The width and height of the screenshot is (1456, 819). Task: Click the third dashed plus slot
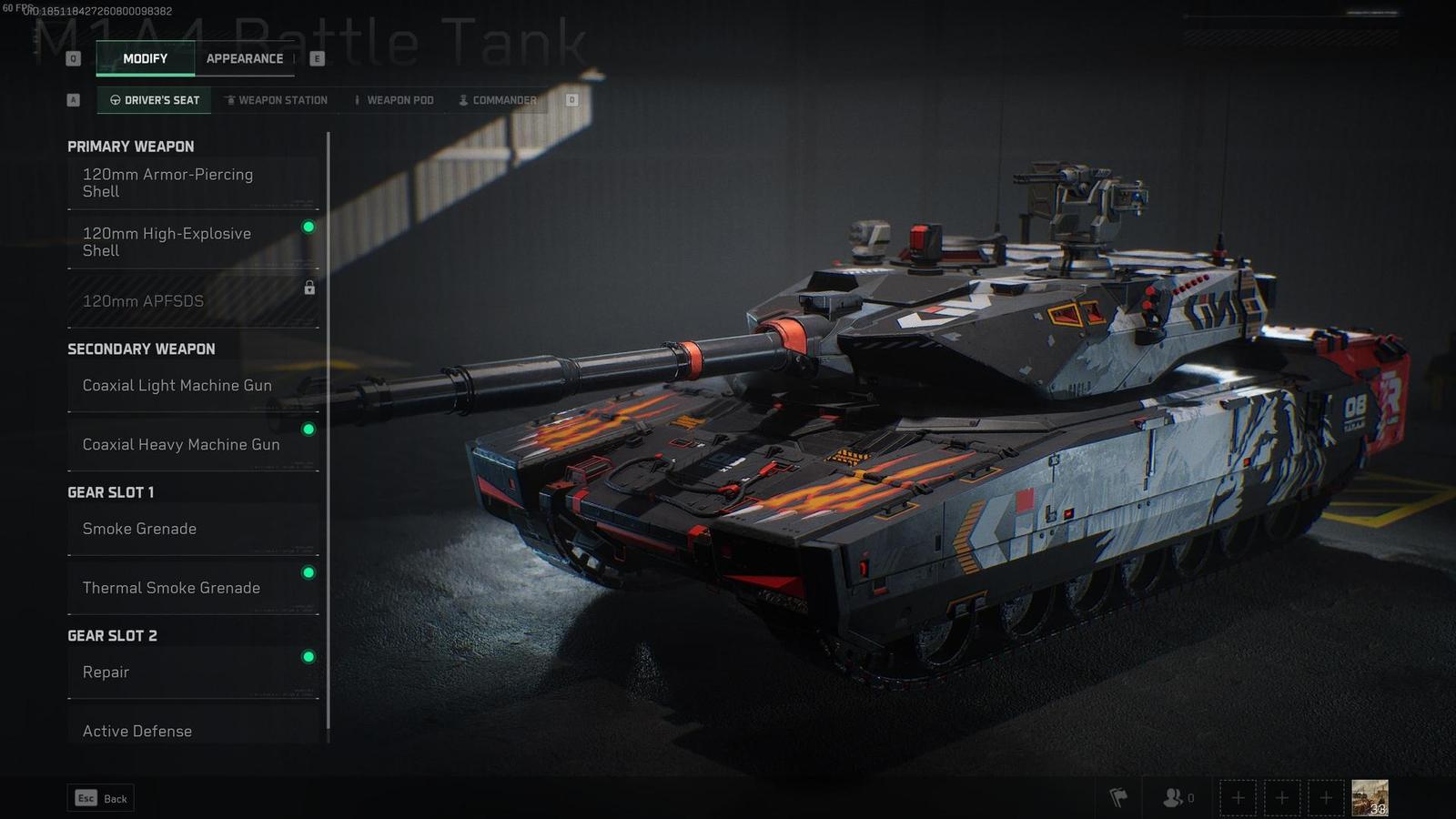1326,797
